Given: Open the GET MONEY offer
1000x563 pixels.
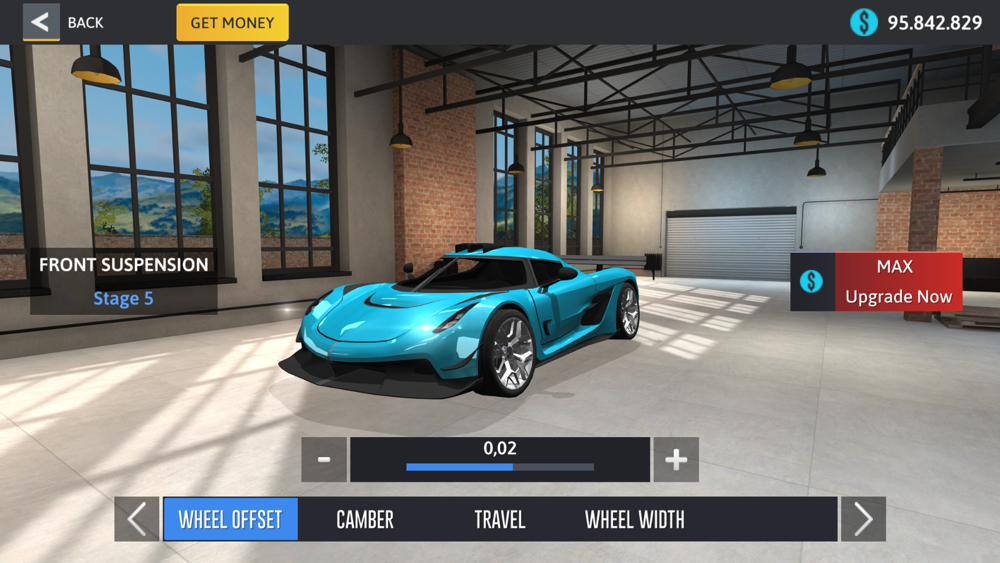Looking at the screenshot, I should click(232, 22).
